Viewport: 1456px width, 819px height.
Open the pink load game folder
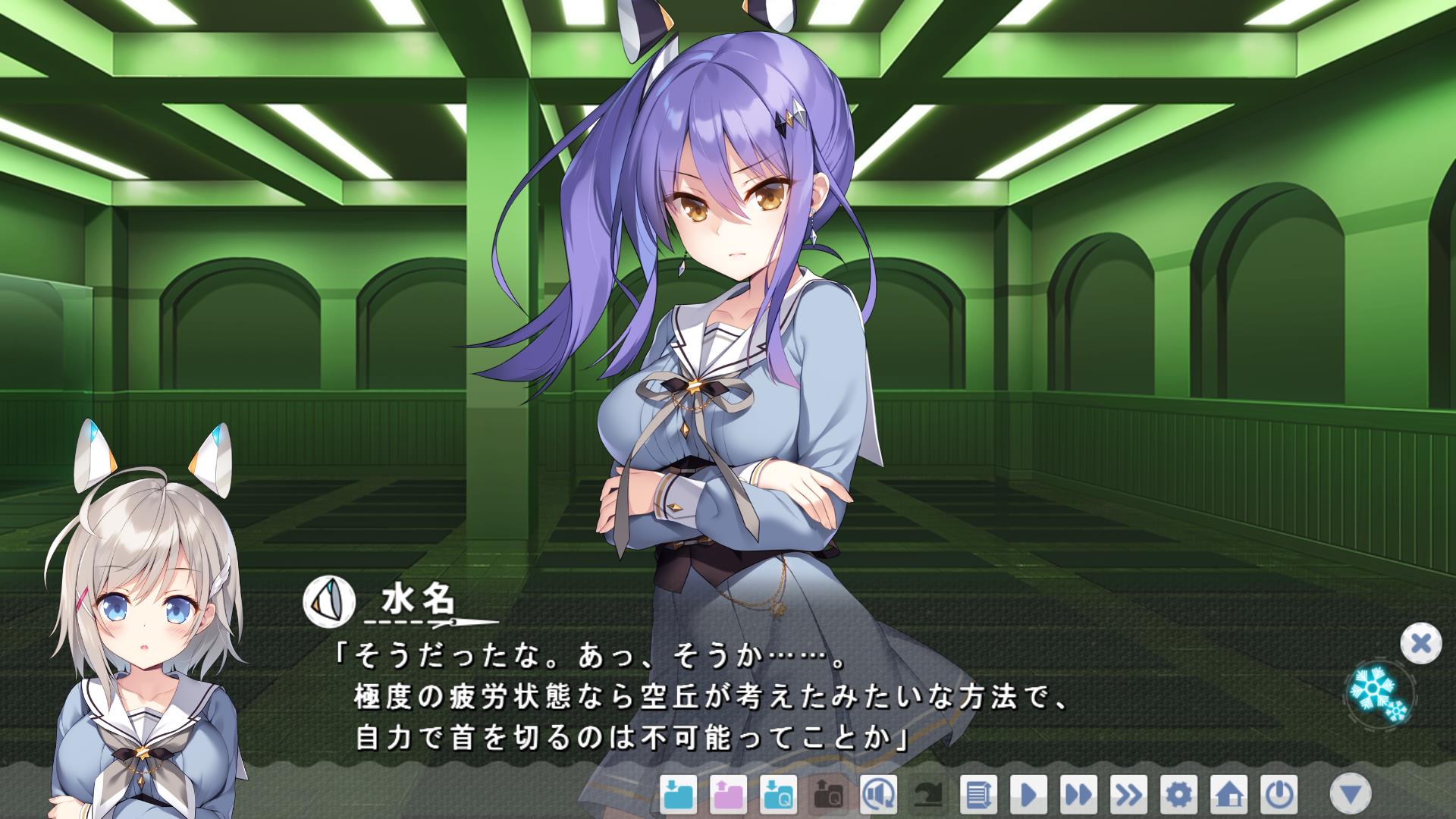tap(728, 795)
